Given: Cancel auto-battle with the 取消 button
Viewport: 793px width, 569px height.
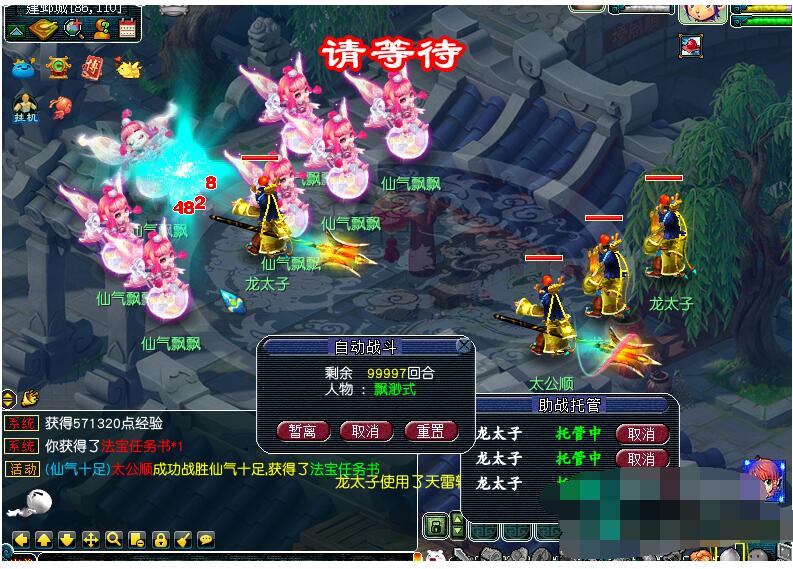Looking at the screenshot, I should [366, 432].
